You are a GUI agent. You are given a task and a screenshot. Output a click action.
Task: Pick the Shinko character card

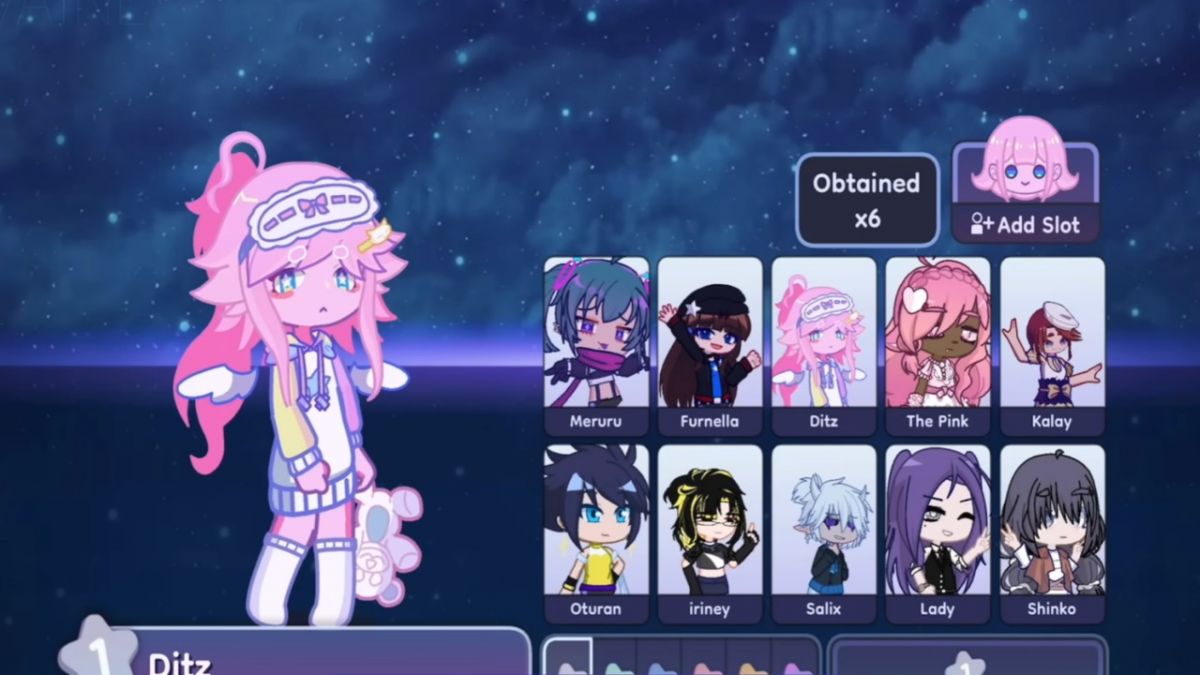1052,533
